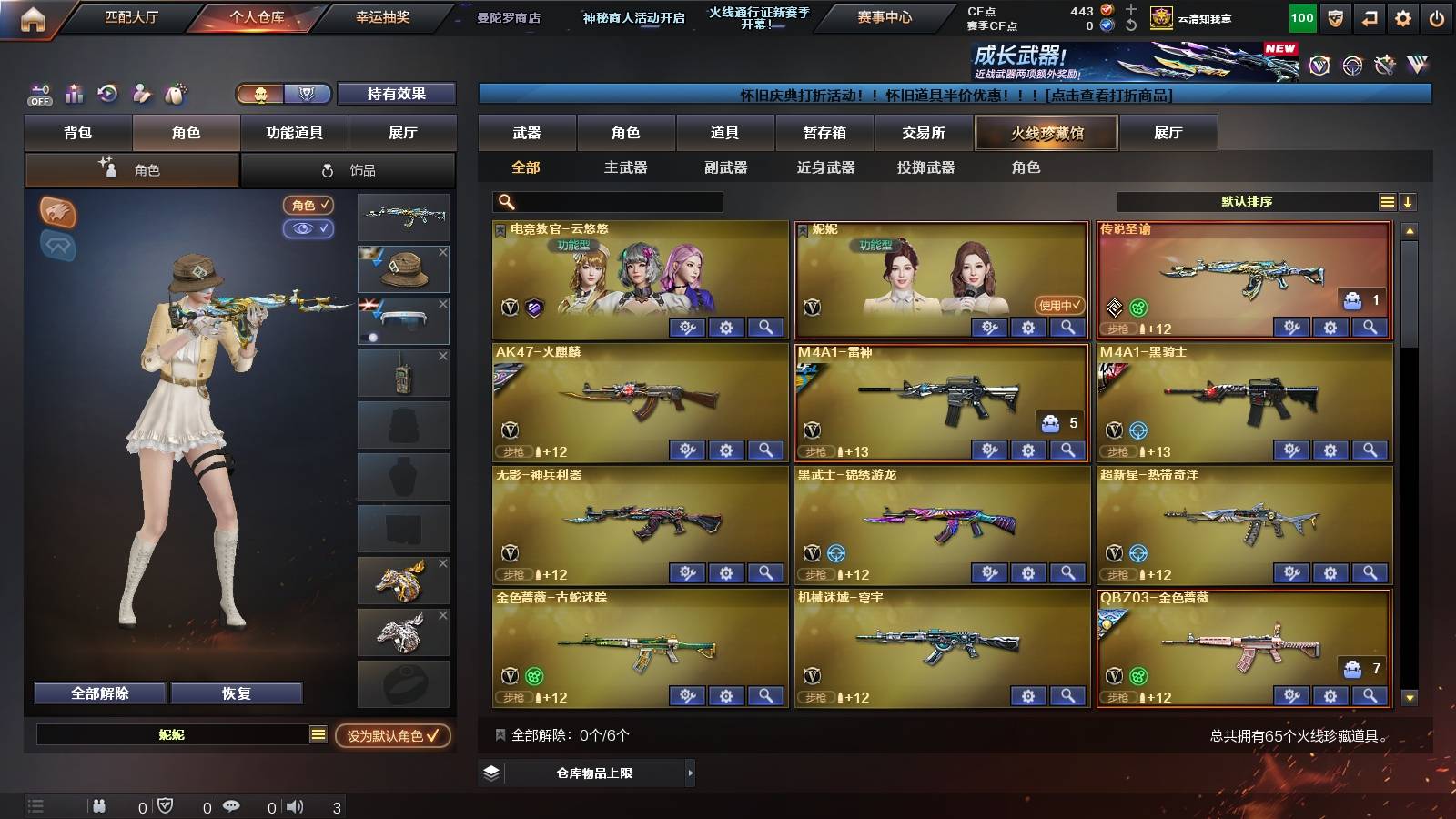Open the 默认排序 sort dropdown
Image resolution: width=1456 pixels, height=819 pixels.
[1247, 201]
